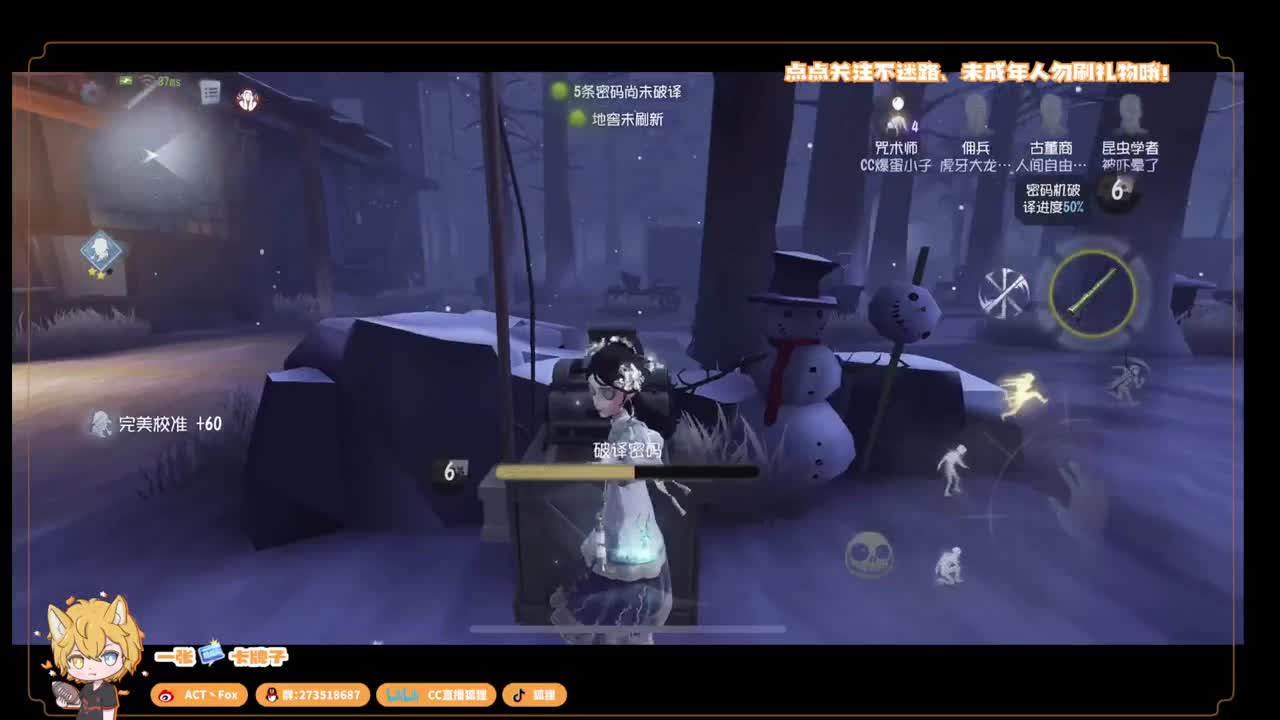Open the match objectives list icon
1280x720 pixels.
point(210,91)
